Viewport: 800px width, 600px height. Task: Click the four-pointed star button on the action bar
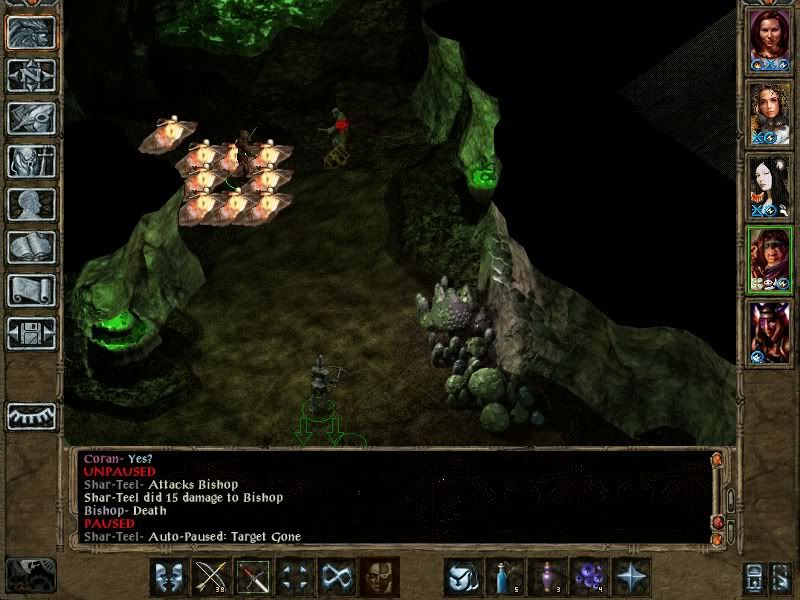click(x=631, y=577)
